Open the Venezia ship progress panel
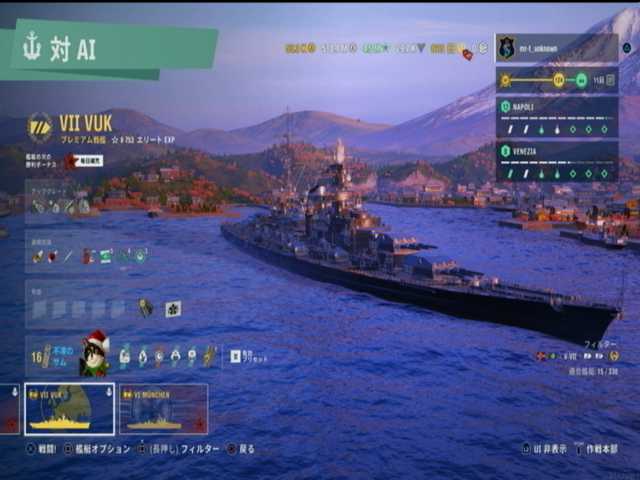Screen dimensions: 640x480 556,161
